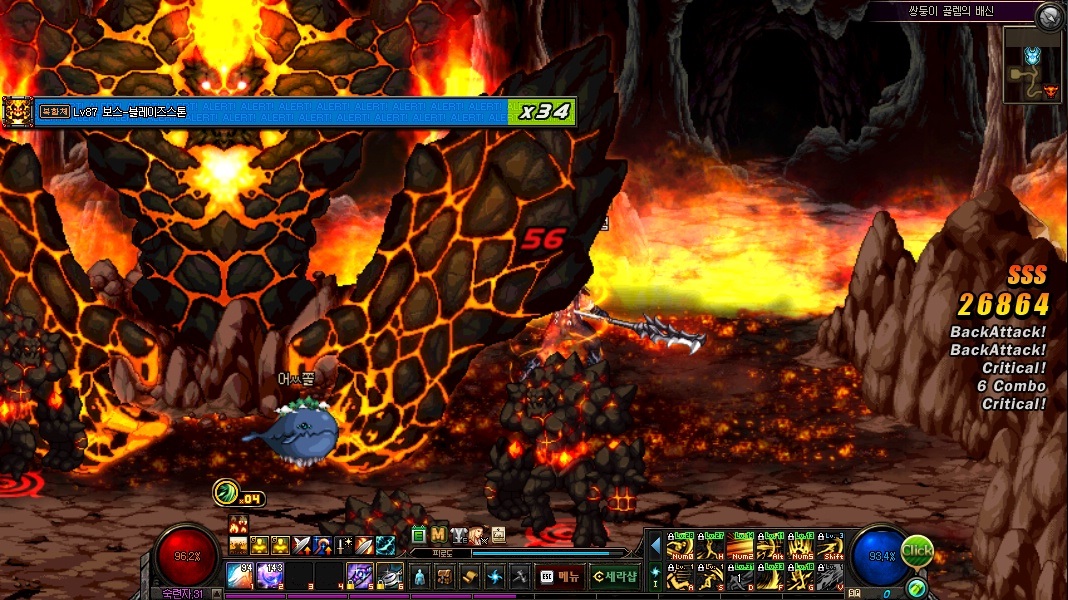Open the quest scroll icon
The image size is (1068, 600).
coord(471,576)
